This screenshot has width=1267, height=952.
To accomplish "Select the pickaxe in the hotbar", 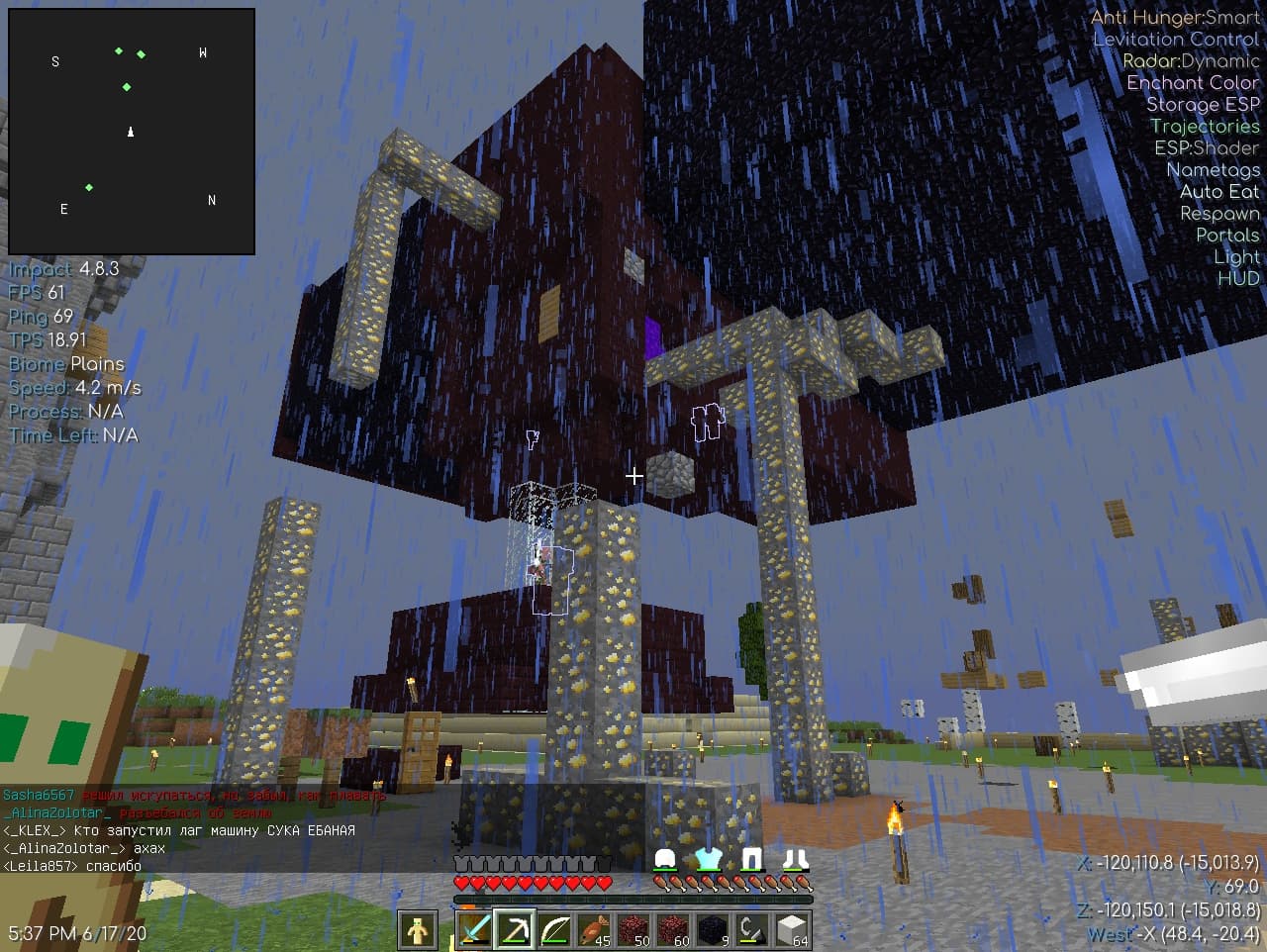I will coord(514,930).
